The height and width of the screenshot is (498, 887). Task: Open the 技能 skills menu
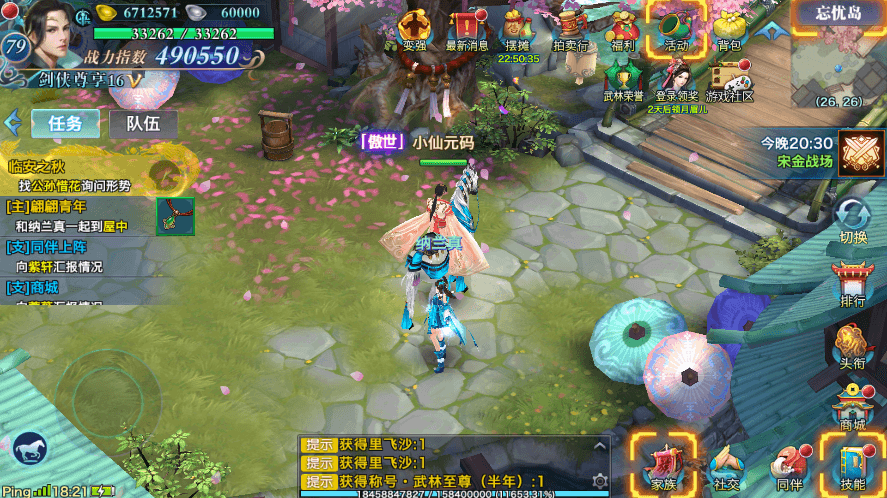pos(852,466)
